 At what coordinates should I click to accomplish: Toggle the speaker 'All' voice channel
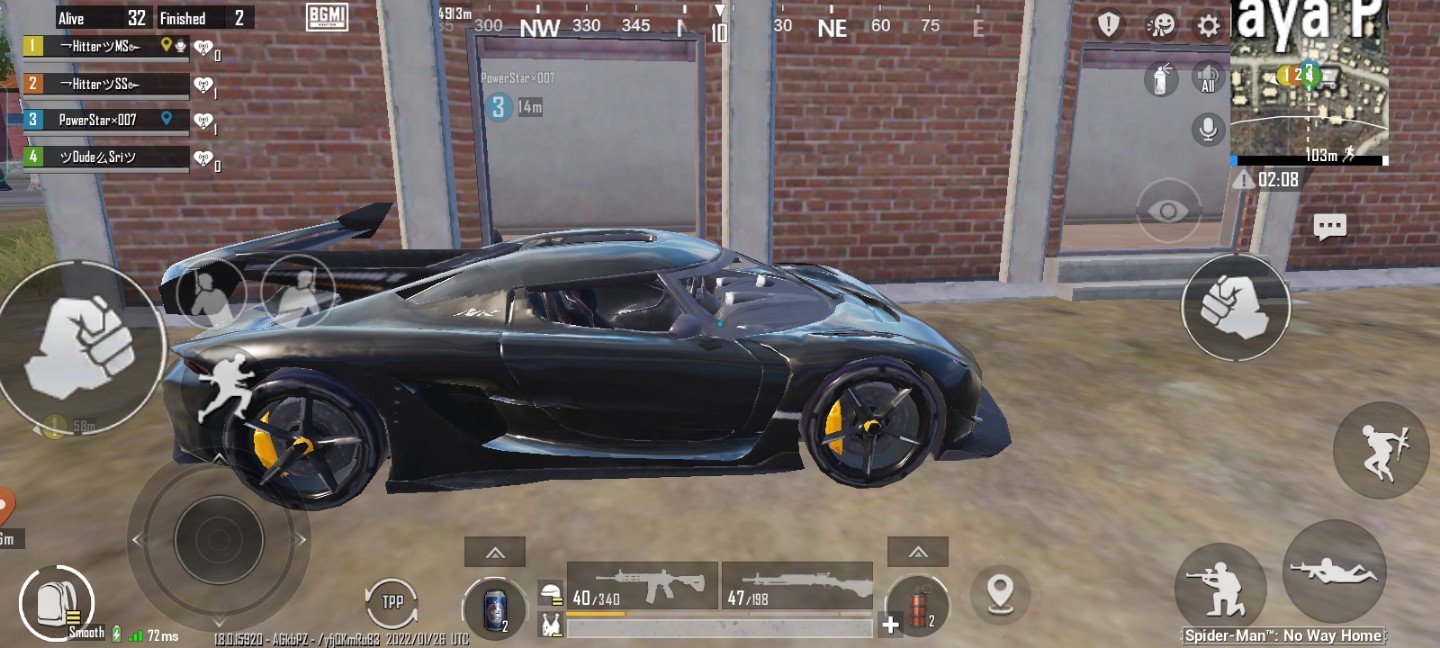[1209, 79]
